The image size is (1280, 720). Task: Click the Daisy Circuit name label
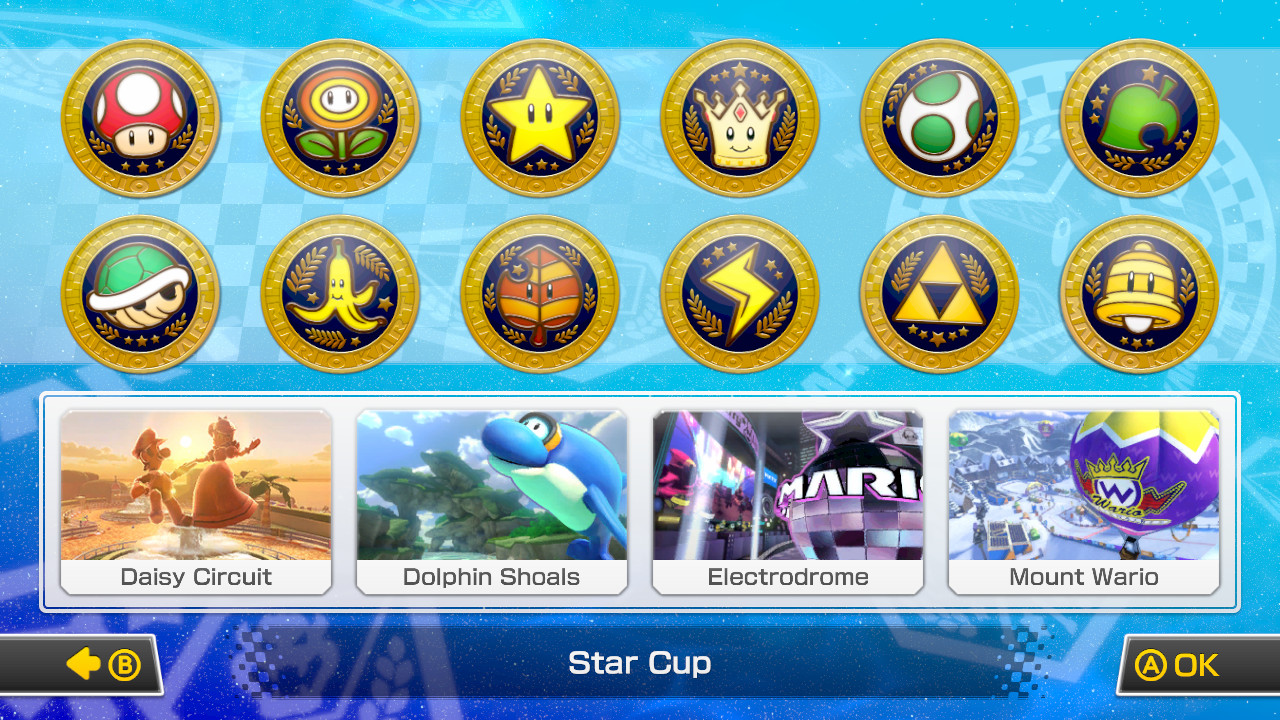pos(196,577)
